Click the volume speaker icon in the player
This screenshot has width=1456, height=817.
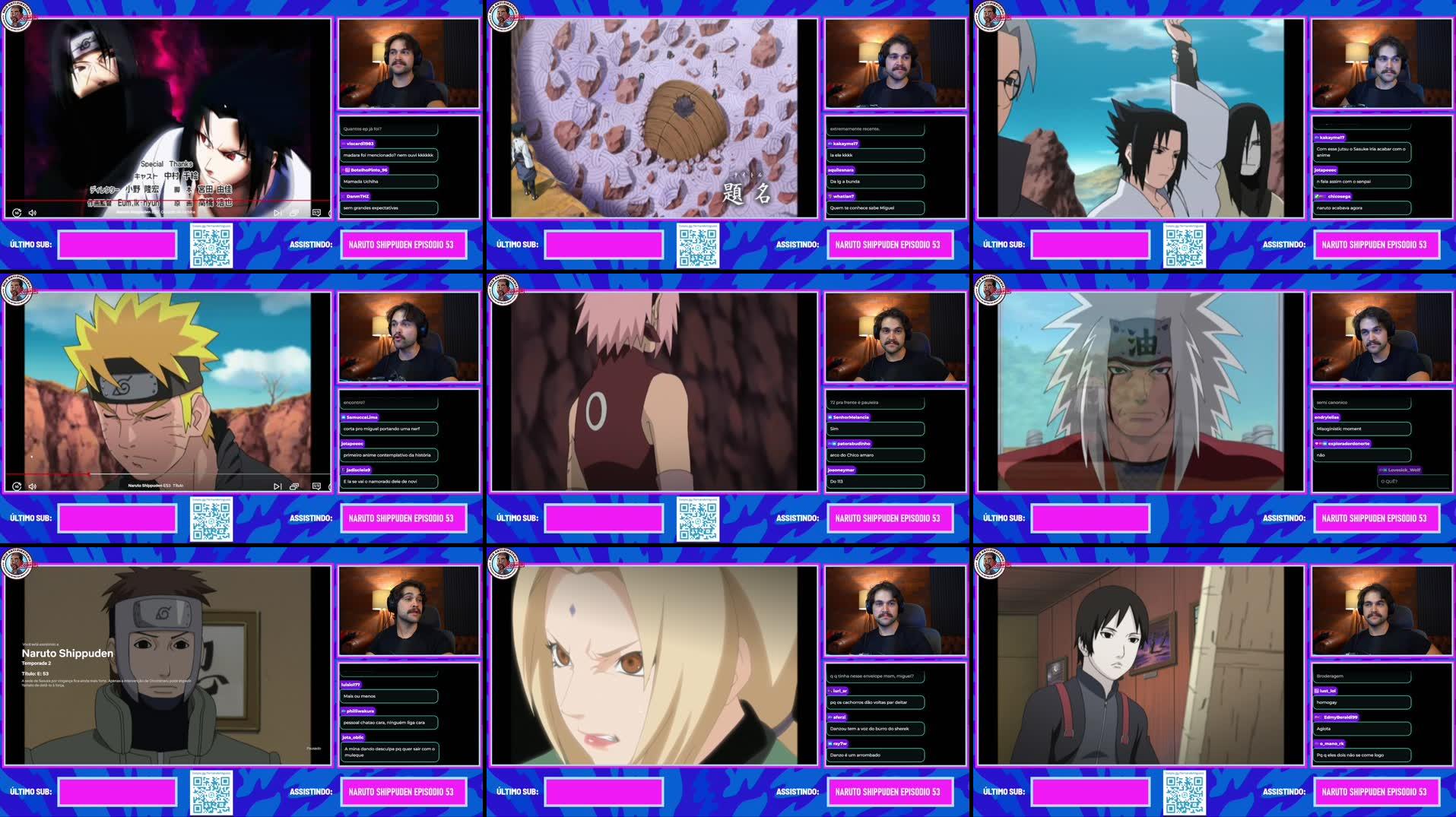coord(31,486)
